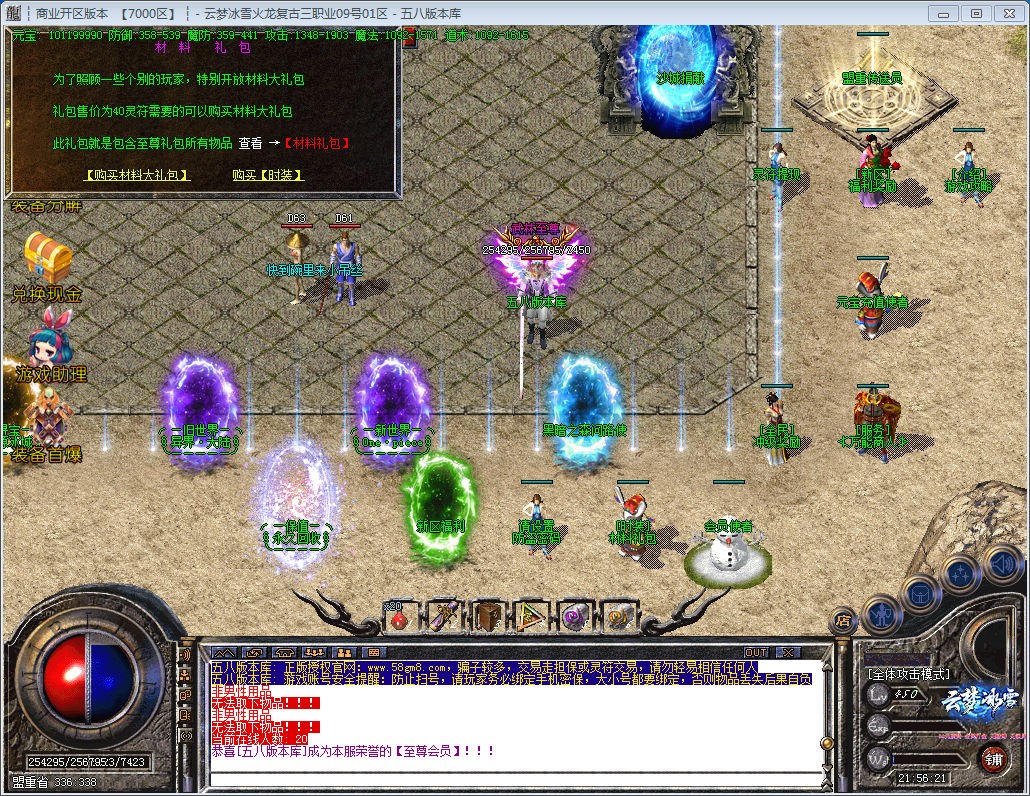View the red 【材料礼包】 link
This screenshot has width=1030, height=796.
(317, 143)
